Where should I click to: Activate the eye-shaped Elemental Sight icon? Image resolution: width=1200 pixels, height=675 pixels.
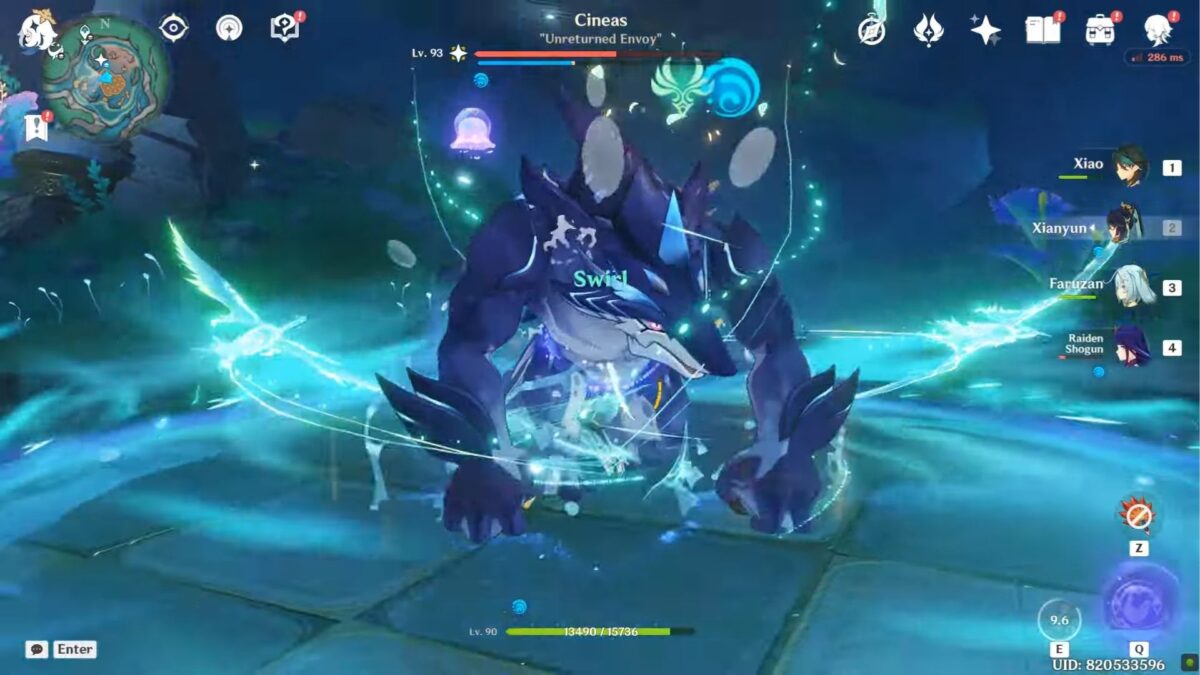174,28
